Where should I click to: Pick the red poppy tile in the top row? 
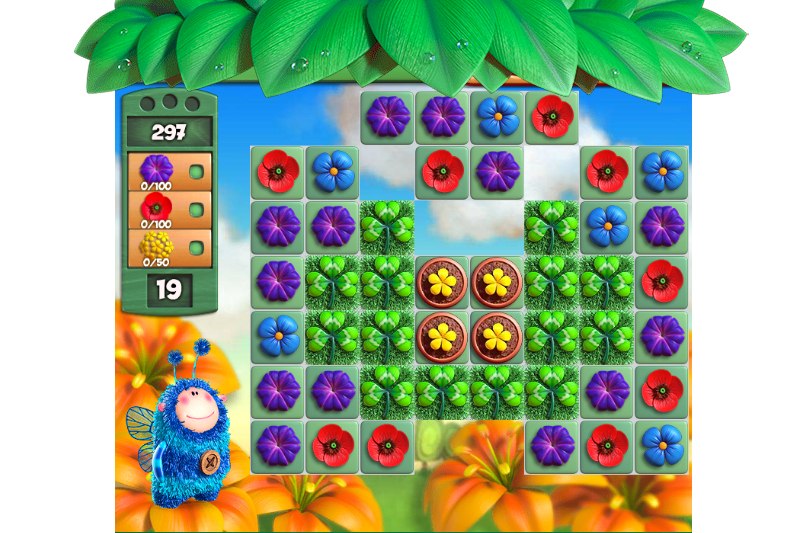(x=551, y=117)
